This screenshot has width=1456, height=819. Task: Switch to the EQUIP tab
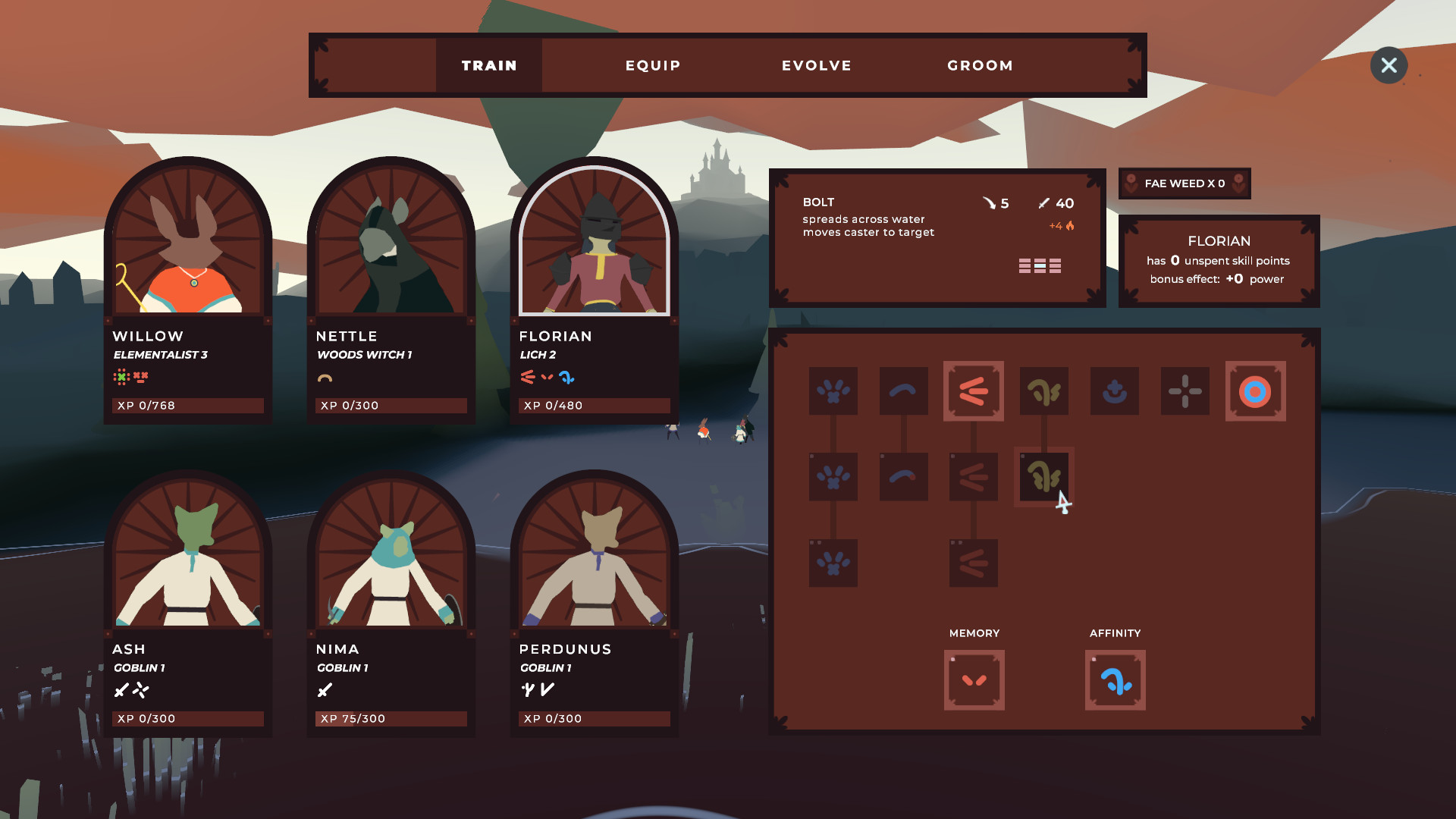[x=652, y=65]
